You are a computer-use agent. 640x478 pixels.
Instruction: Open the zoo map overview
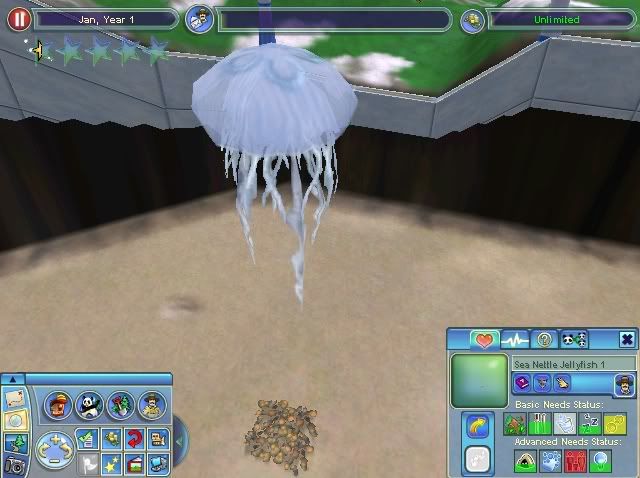click(13, 397)
